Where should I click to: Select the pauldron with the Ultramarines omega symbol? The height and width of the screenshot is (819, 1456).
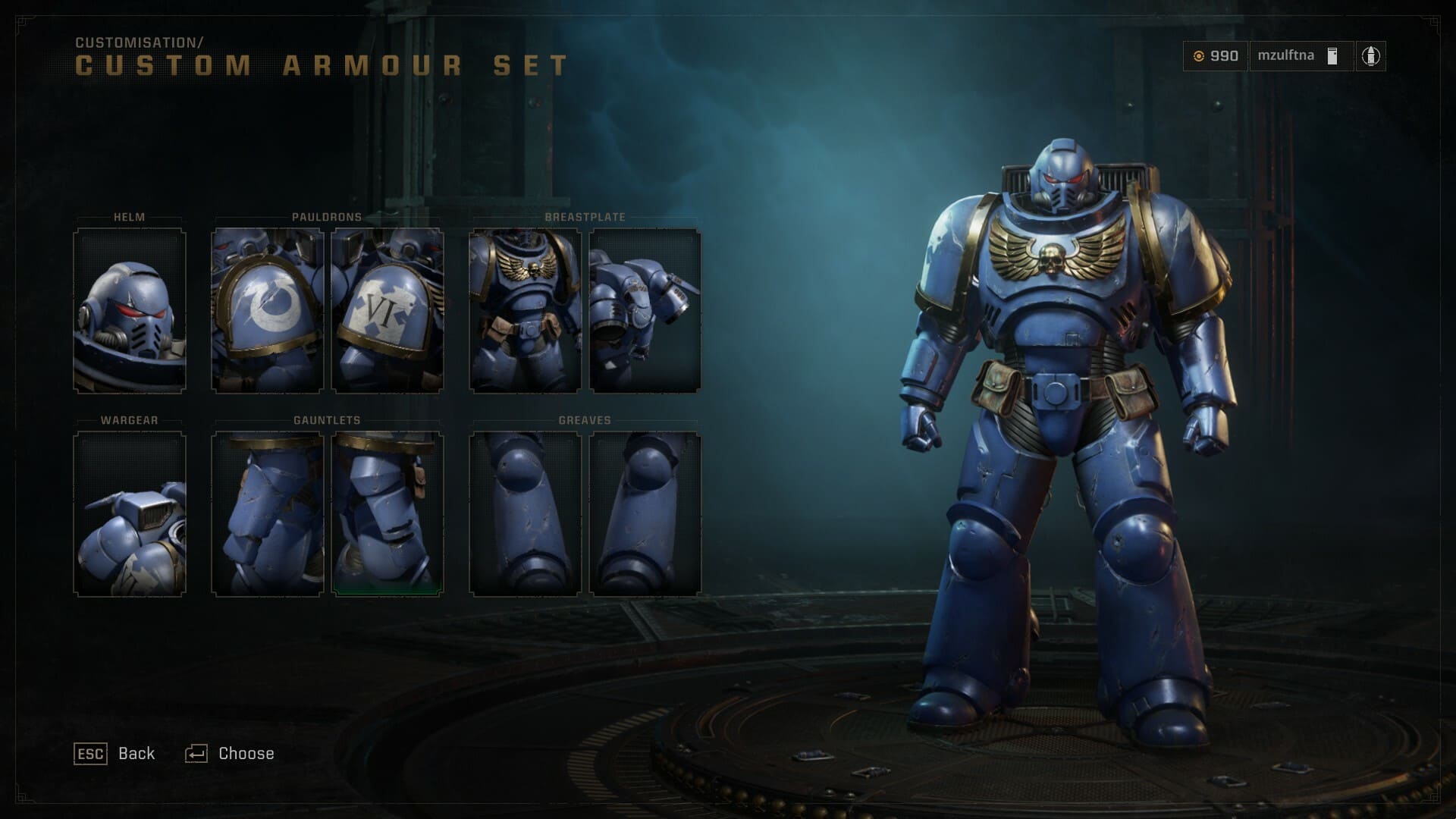click(269, 311)
